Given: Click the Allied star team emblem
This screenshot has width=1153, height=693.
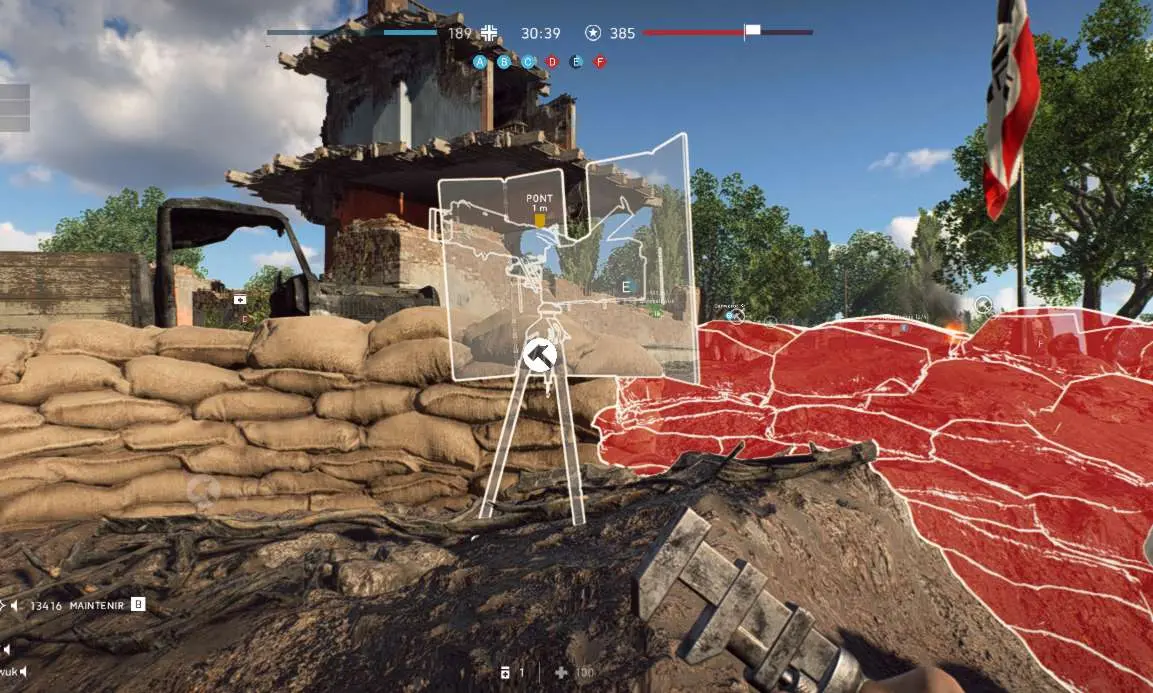Looking at the screenshot, I should (593, 33).
